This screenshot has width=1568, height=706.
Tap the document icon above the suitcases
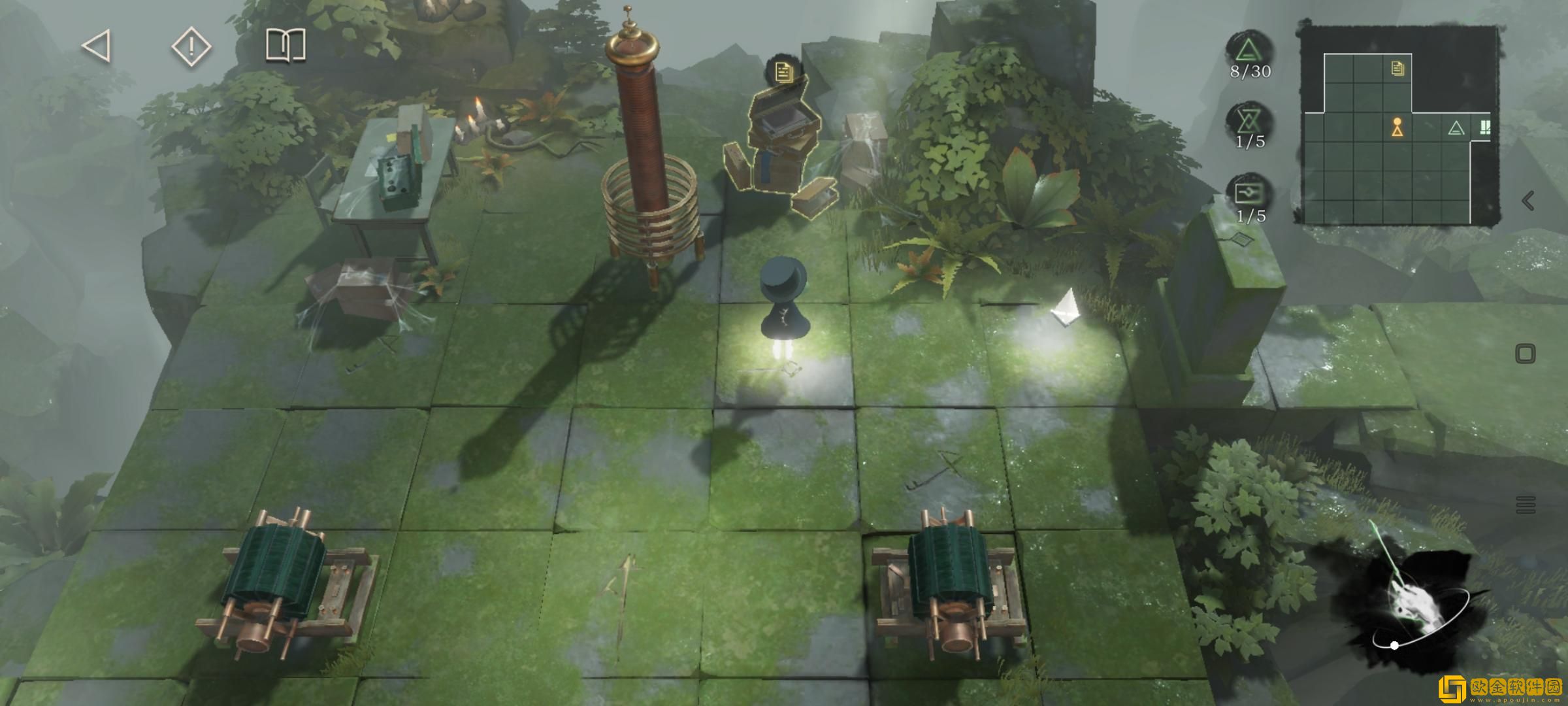(x=783, y=71)
